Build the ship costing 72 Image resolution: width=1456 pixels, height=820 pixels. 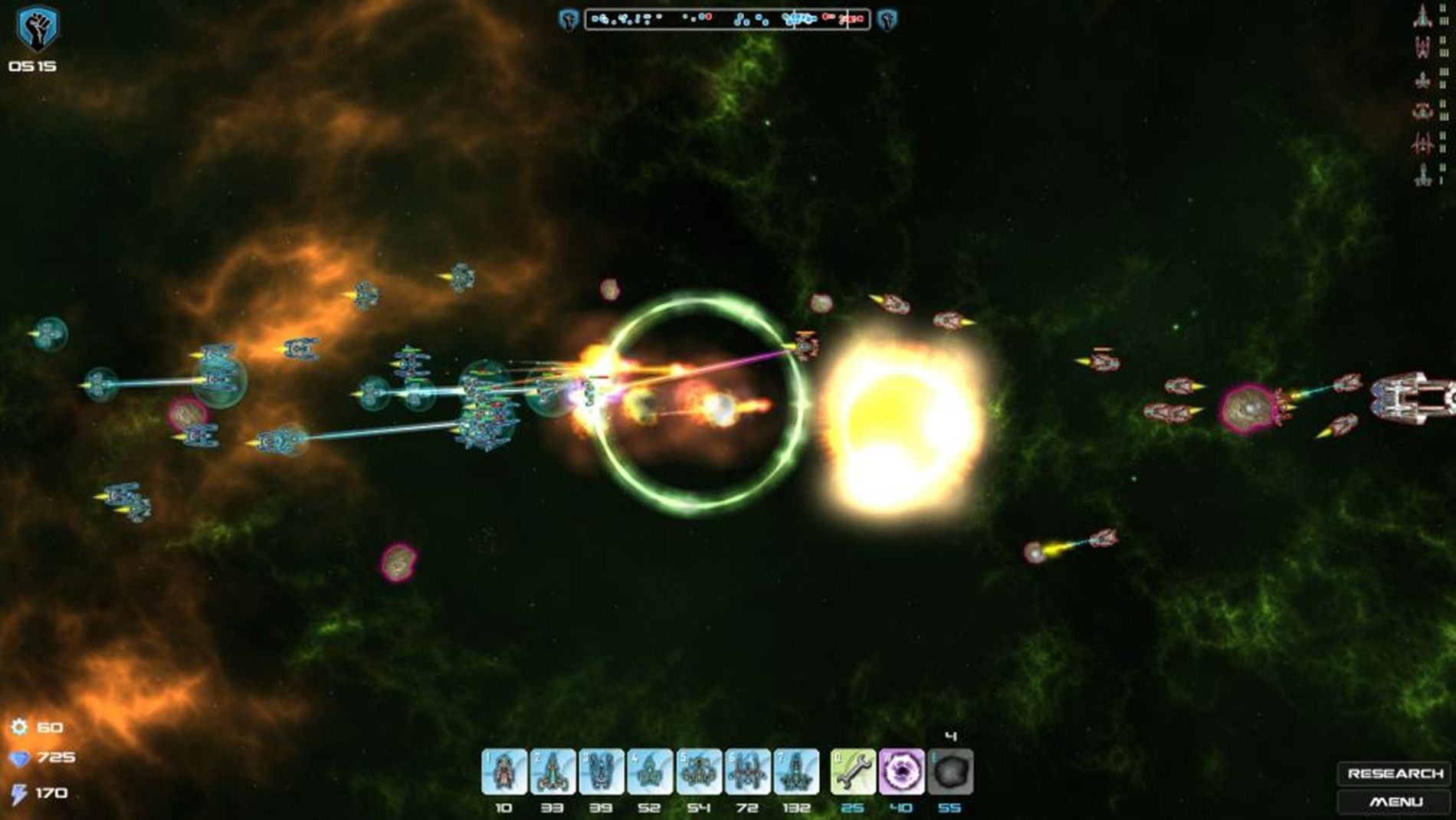(x=748, y=772)
